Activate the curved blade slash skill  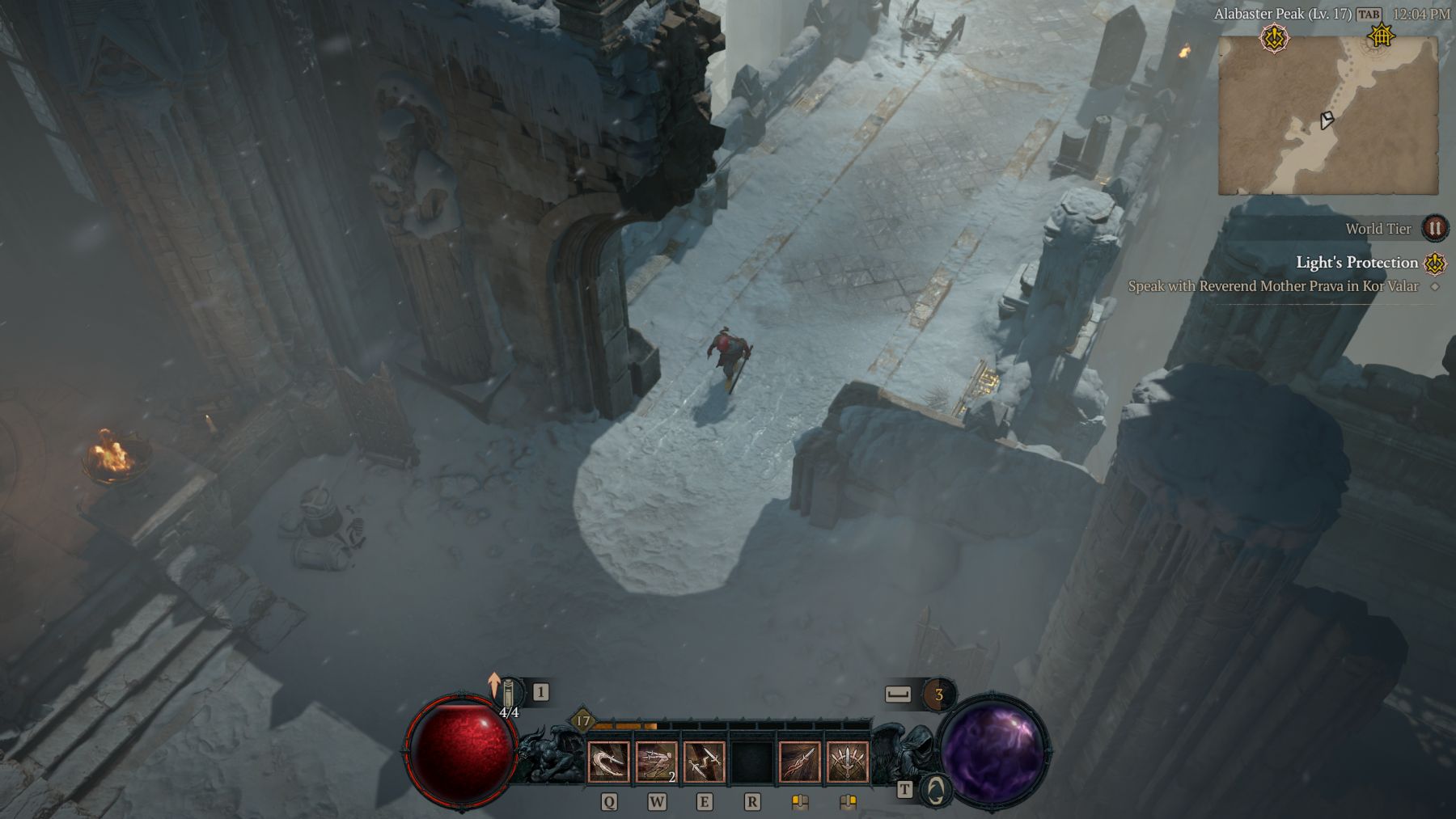608,762
